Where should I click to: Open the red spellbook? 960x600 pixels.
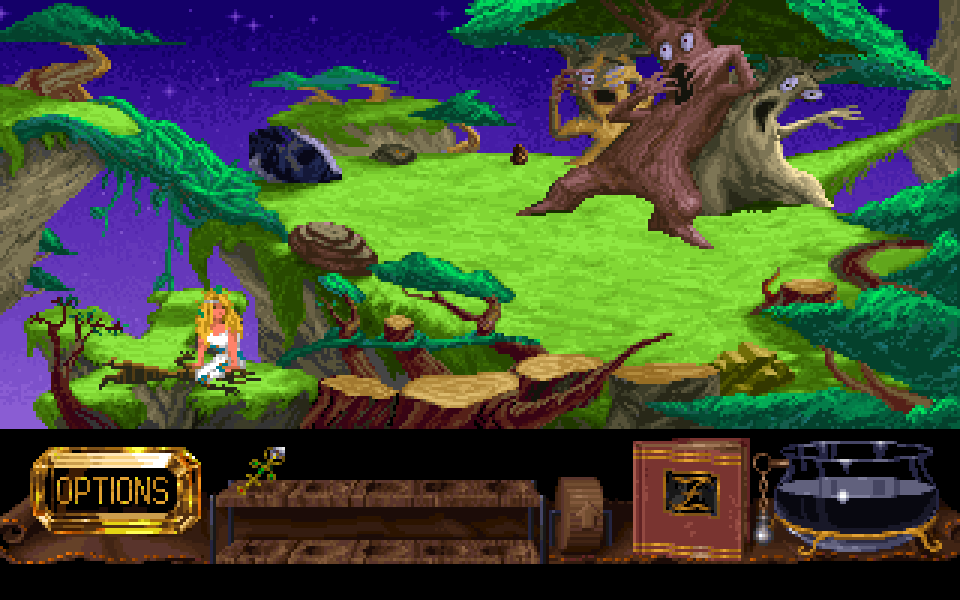pos(691,497)
